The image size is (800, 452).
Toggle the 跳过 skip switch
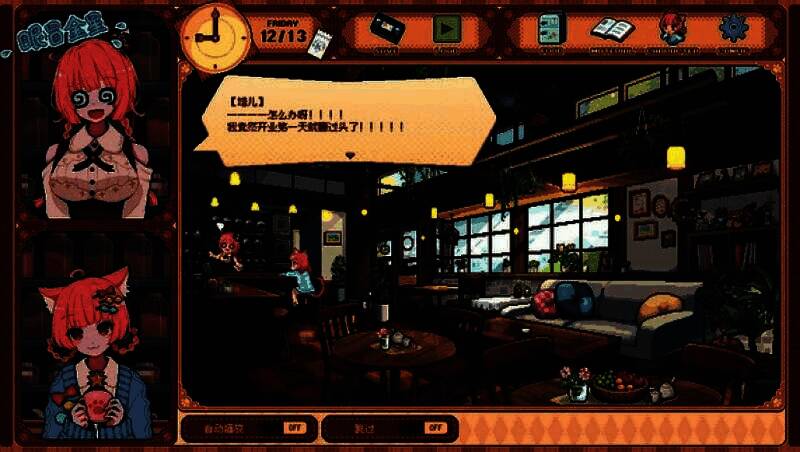(434, 427)
